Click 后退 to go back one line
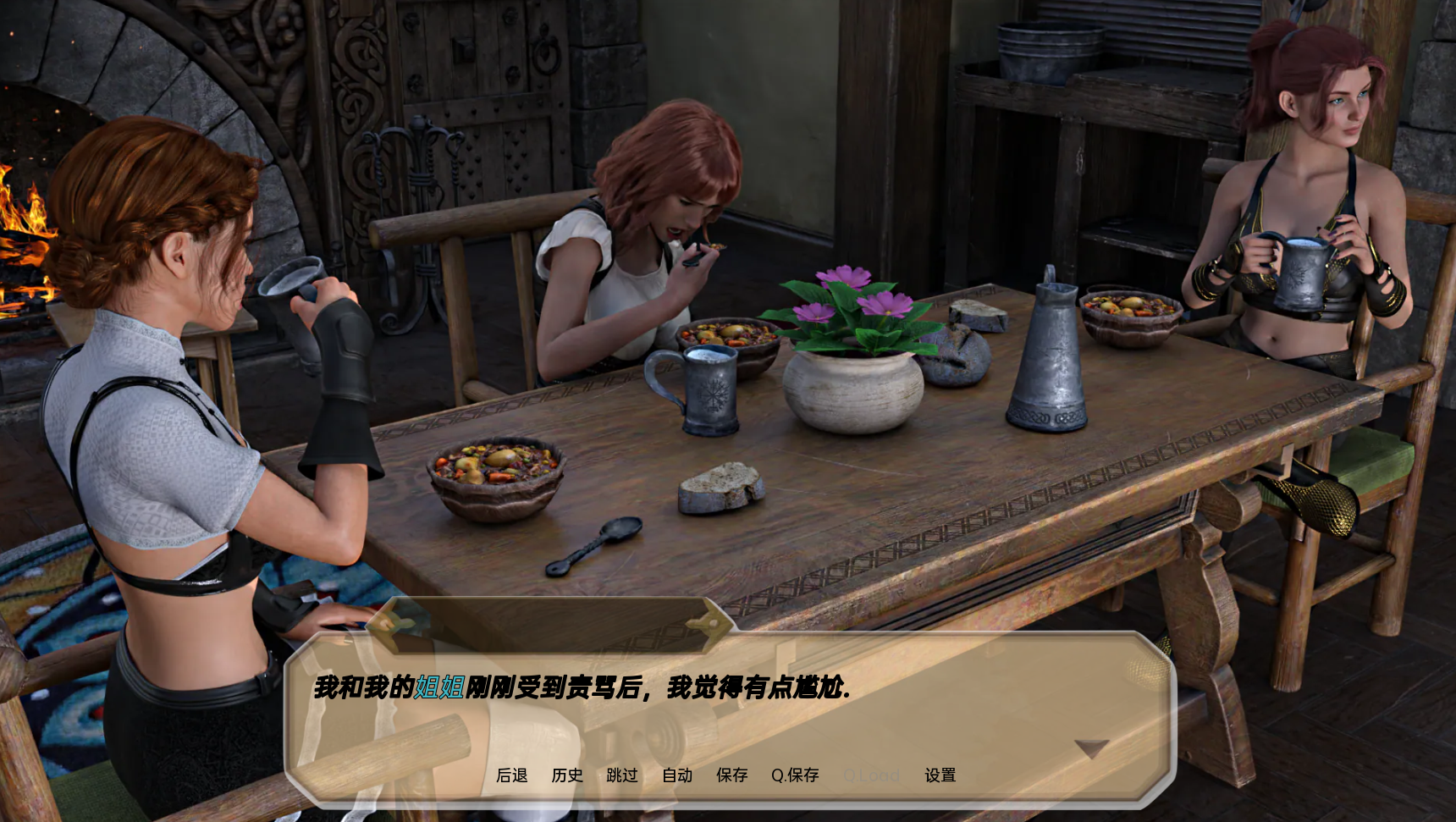This screenshot has height=822, width=1456. click(511, 775)
